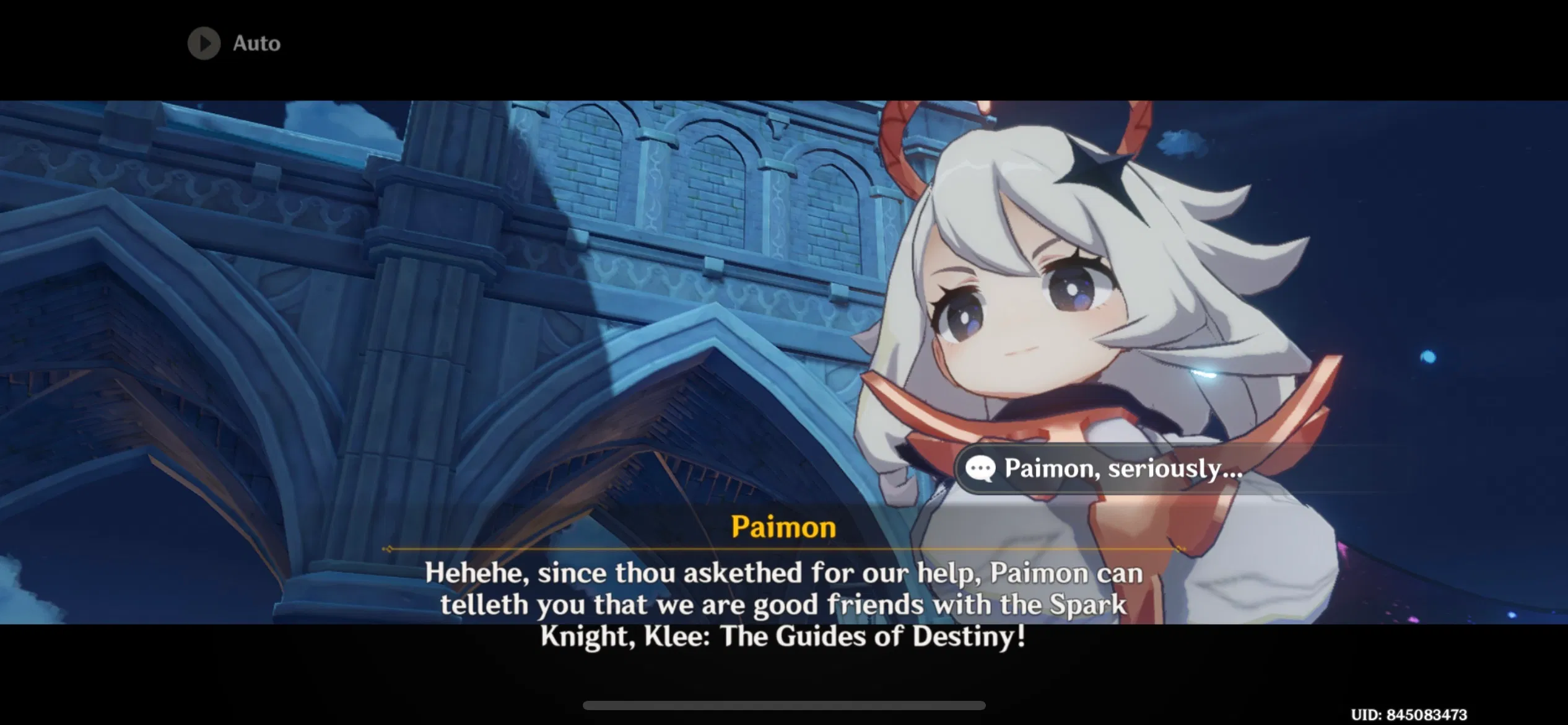The height and width of the screenshot is (725, 1568).
Task: Click the dialogue text to advance the conversation
Action: coord(783,604)
